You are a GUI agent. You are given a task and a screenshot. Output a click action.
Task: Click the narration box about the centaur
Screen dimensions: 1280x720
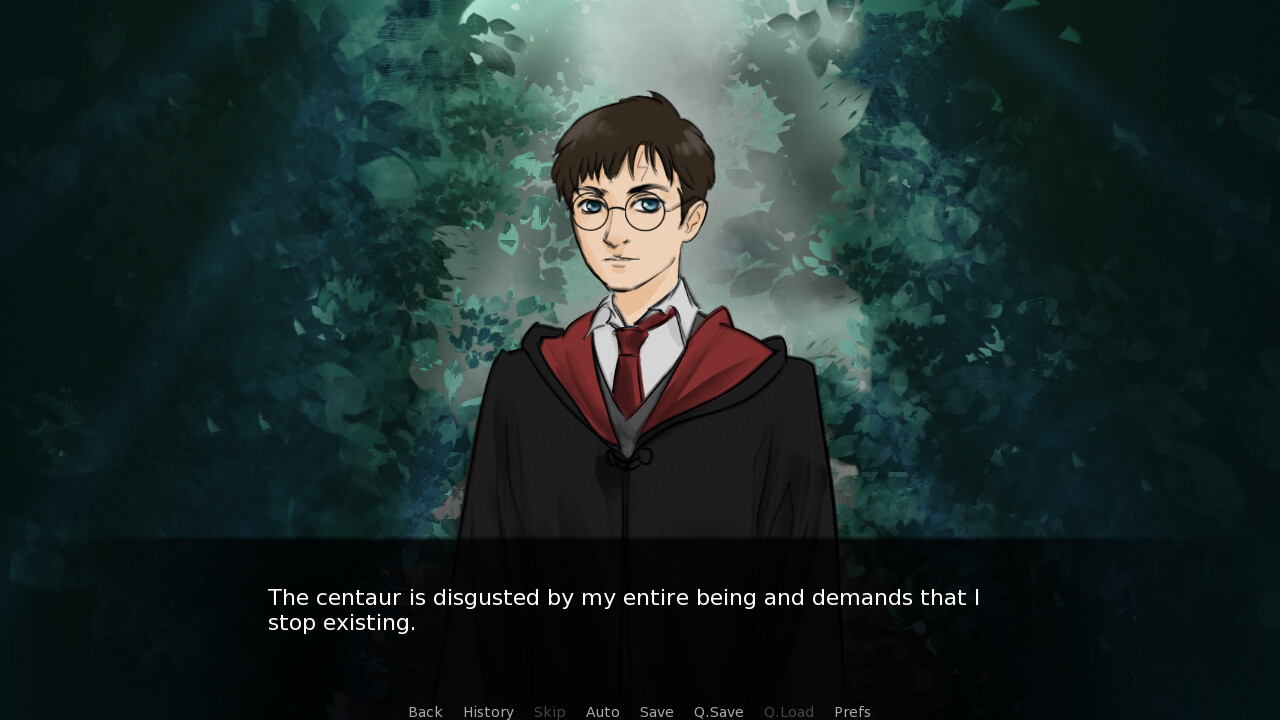[623, 609]
